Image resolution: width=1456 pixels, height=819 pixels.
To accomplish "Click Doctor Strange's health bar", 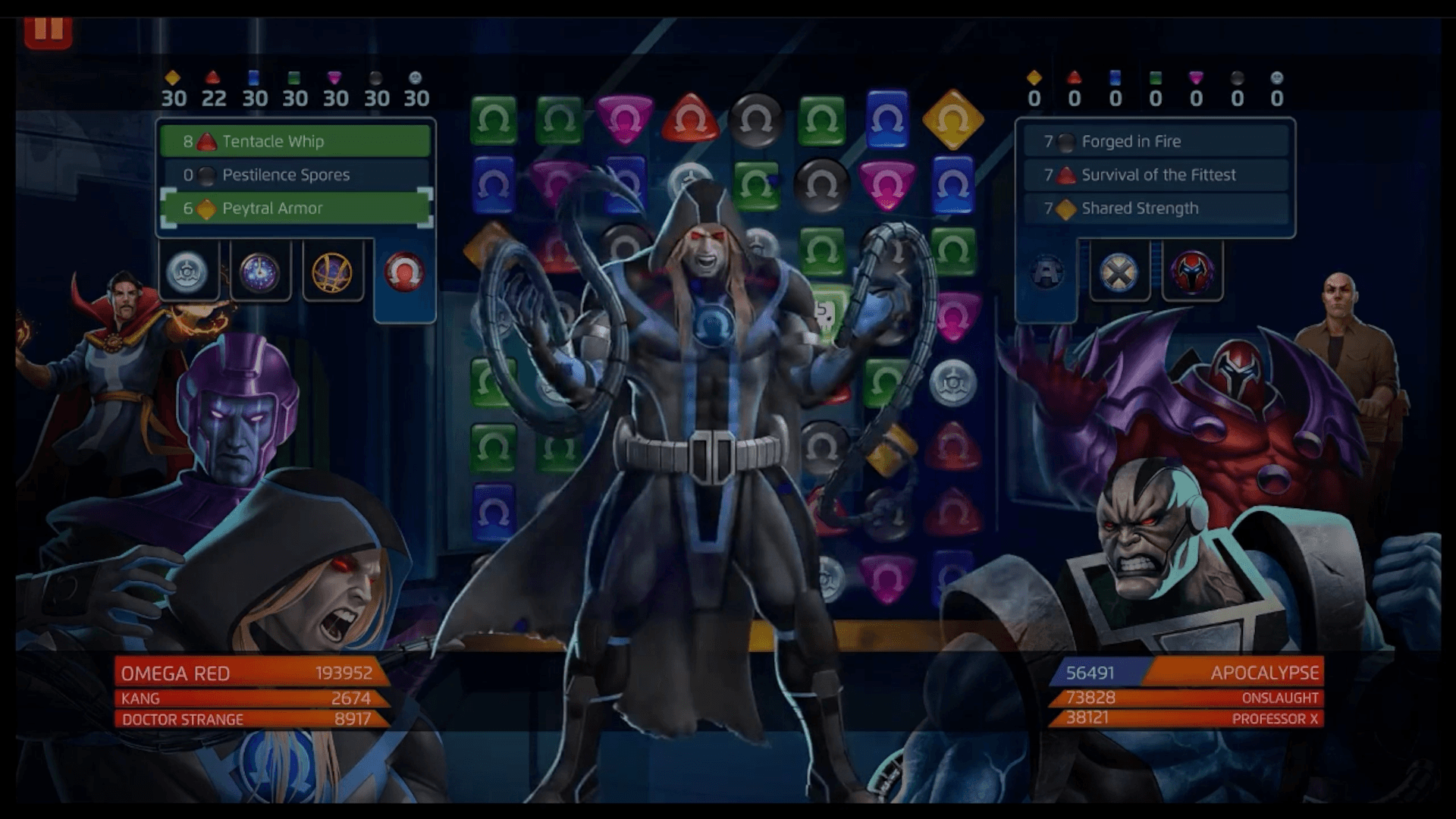I will pyautogui.click(x=250, y=719).
